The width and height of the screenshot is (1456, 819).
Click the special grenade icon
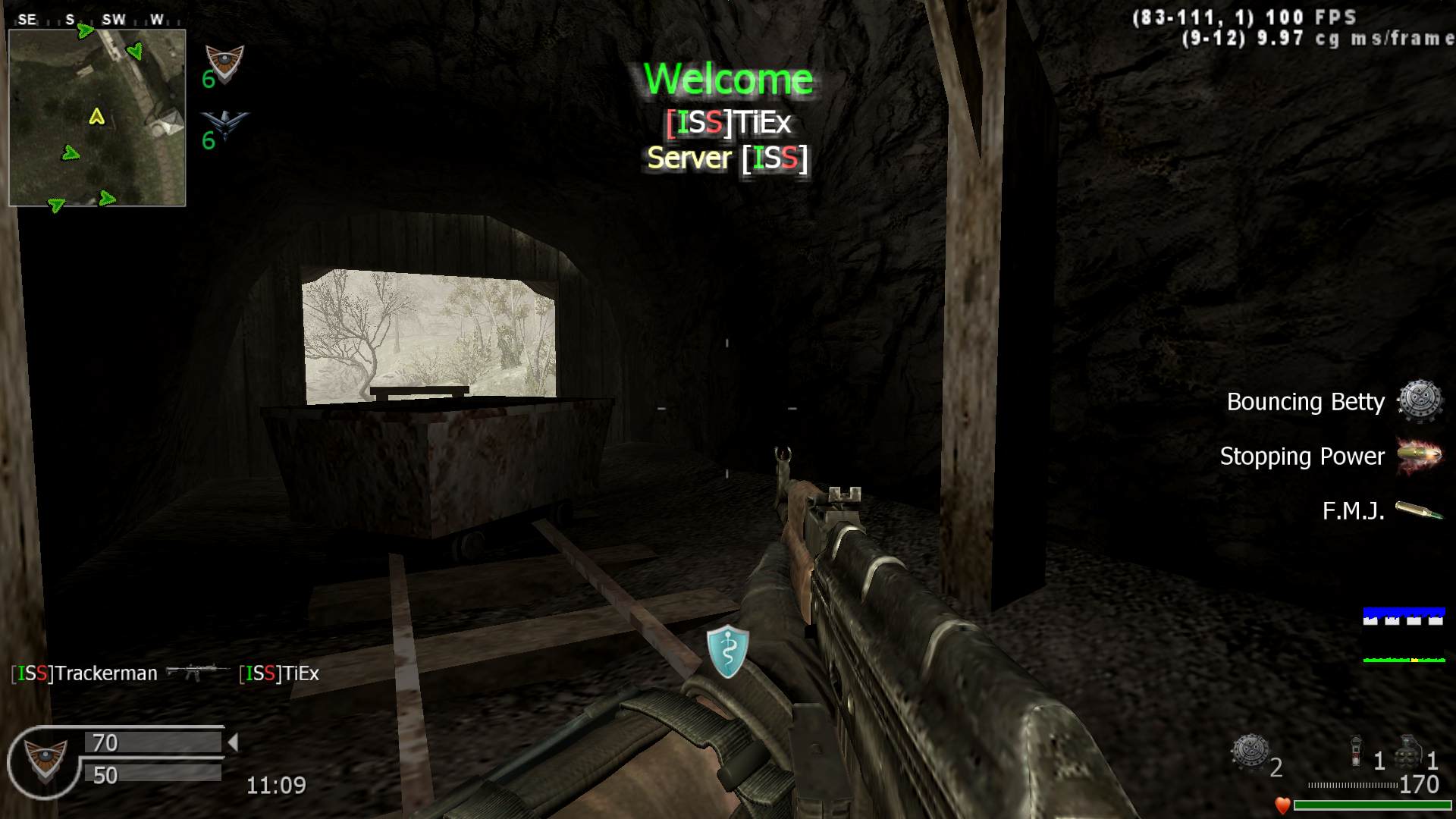coord(1357,752)
